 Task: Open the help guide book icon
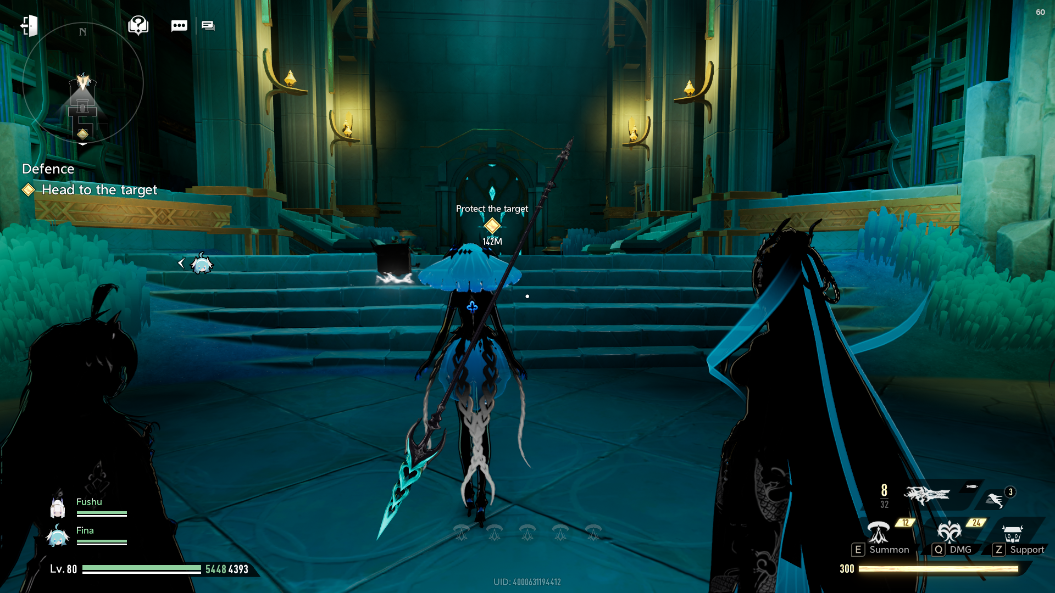coord(138,25)
